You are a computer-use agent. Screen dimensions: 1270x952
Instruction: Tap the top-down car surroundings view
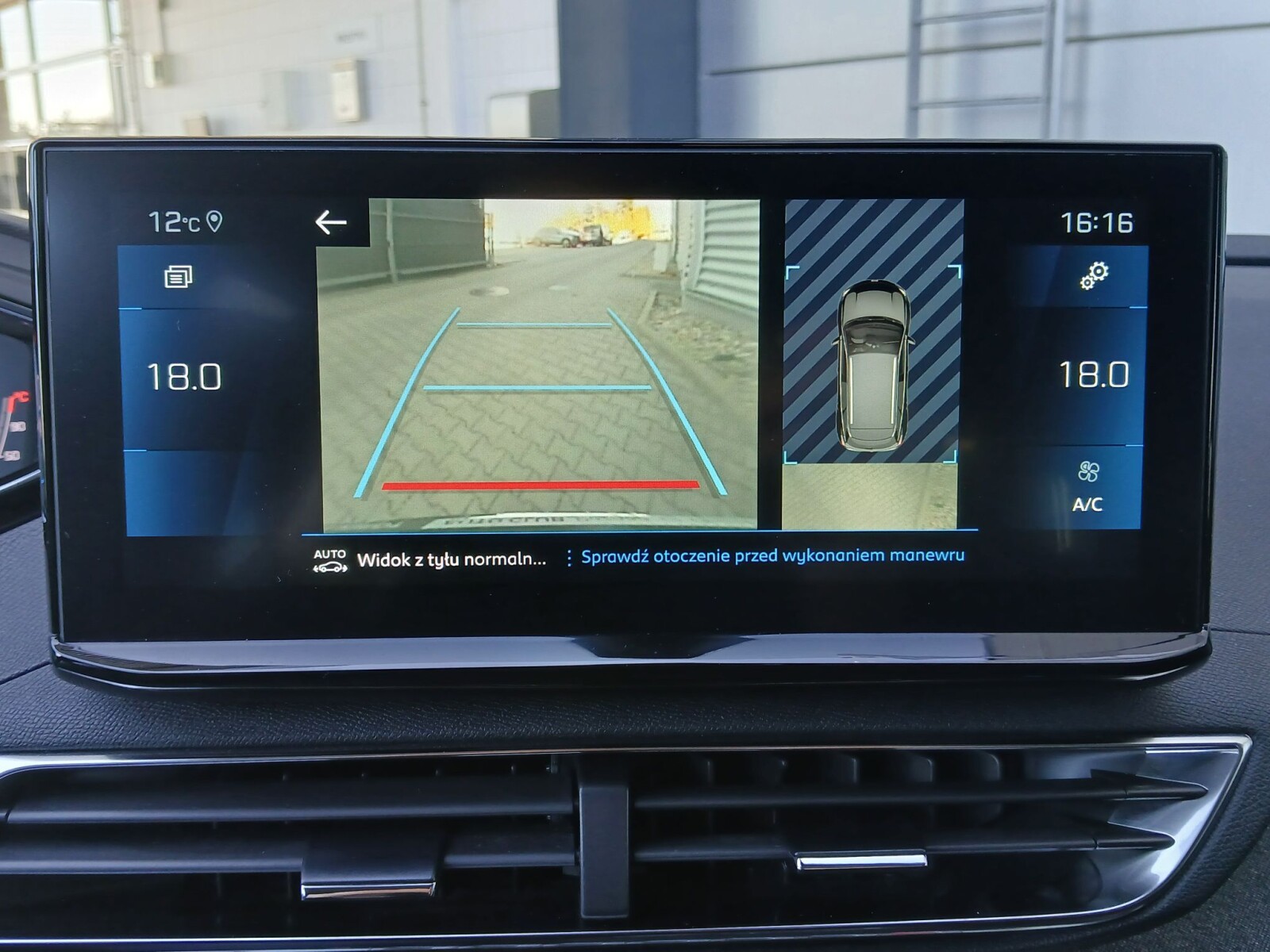click(x=873, y=364)
